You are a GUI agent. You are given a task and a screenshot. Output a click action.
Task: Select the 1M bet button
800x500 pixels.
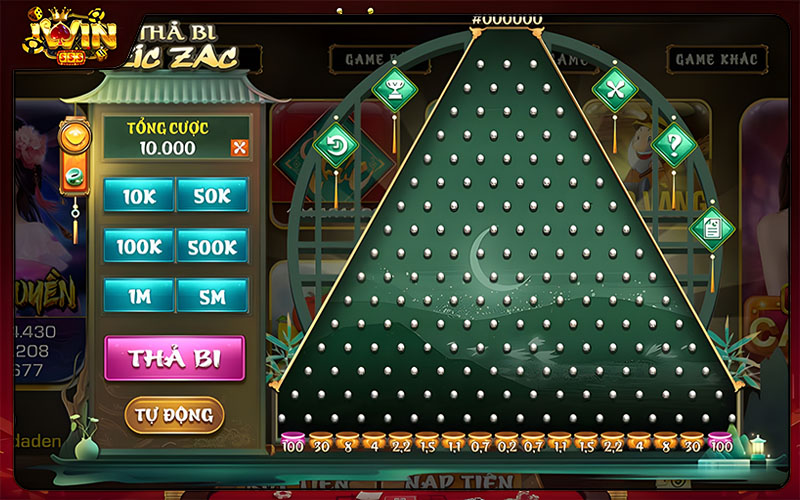click(138, 295)
